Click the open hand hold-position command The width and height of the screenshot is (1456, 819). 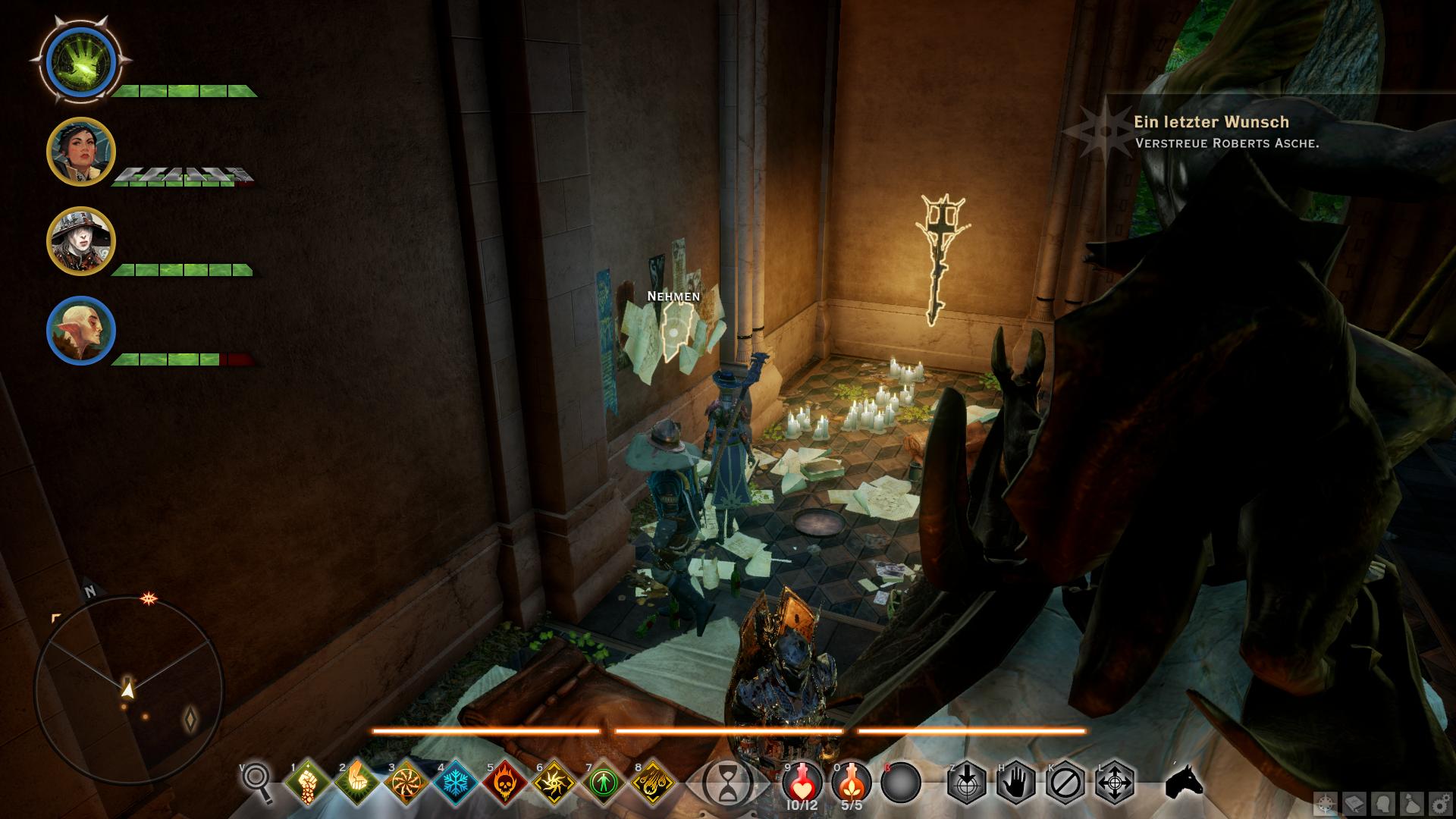point(1016,781)
